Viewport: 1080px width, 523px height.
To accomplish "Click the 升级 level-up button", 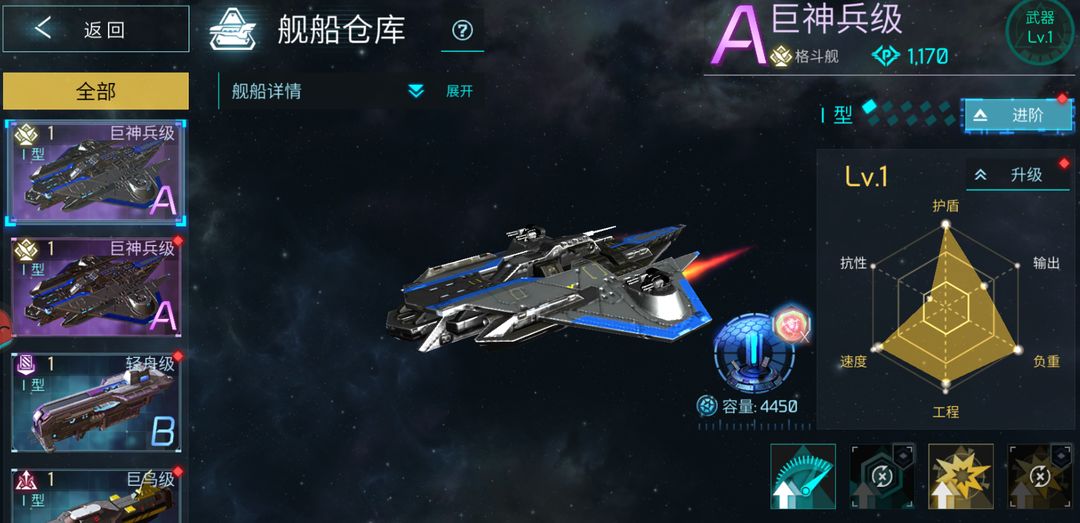I will point(1017,175).
